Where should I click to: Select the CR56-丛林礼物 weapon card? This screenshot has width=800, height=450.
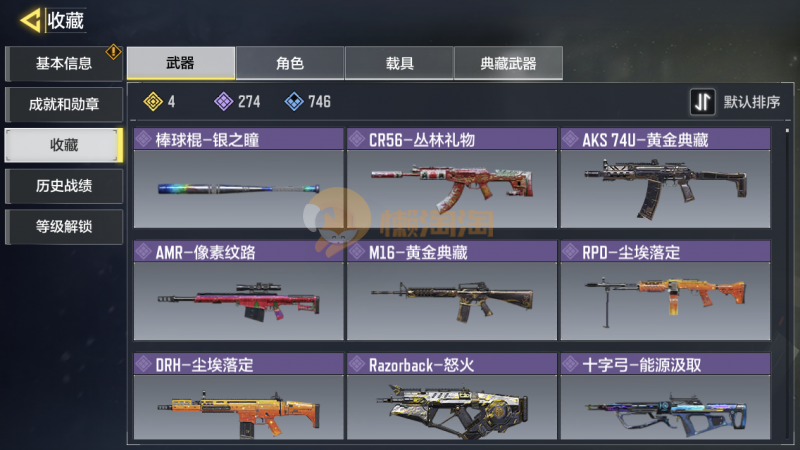451,180
